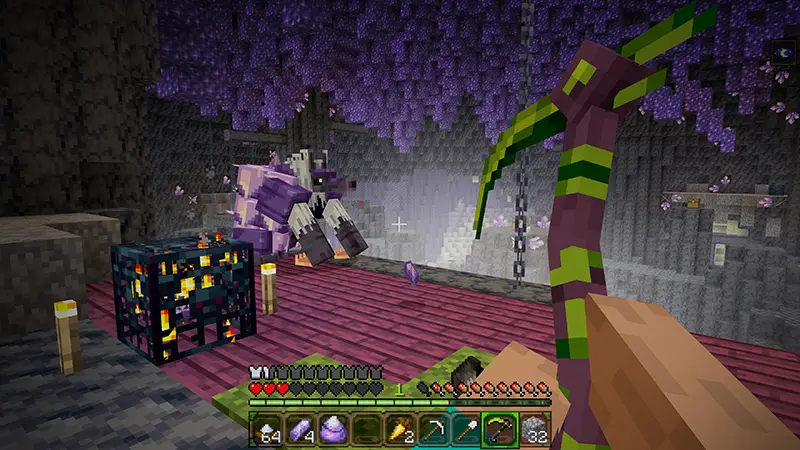The image size is (800, 450).
Task: Choose the purple pouch hotbar slot
Action: click(331, 430)
